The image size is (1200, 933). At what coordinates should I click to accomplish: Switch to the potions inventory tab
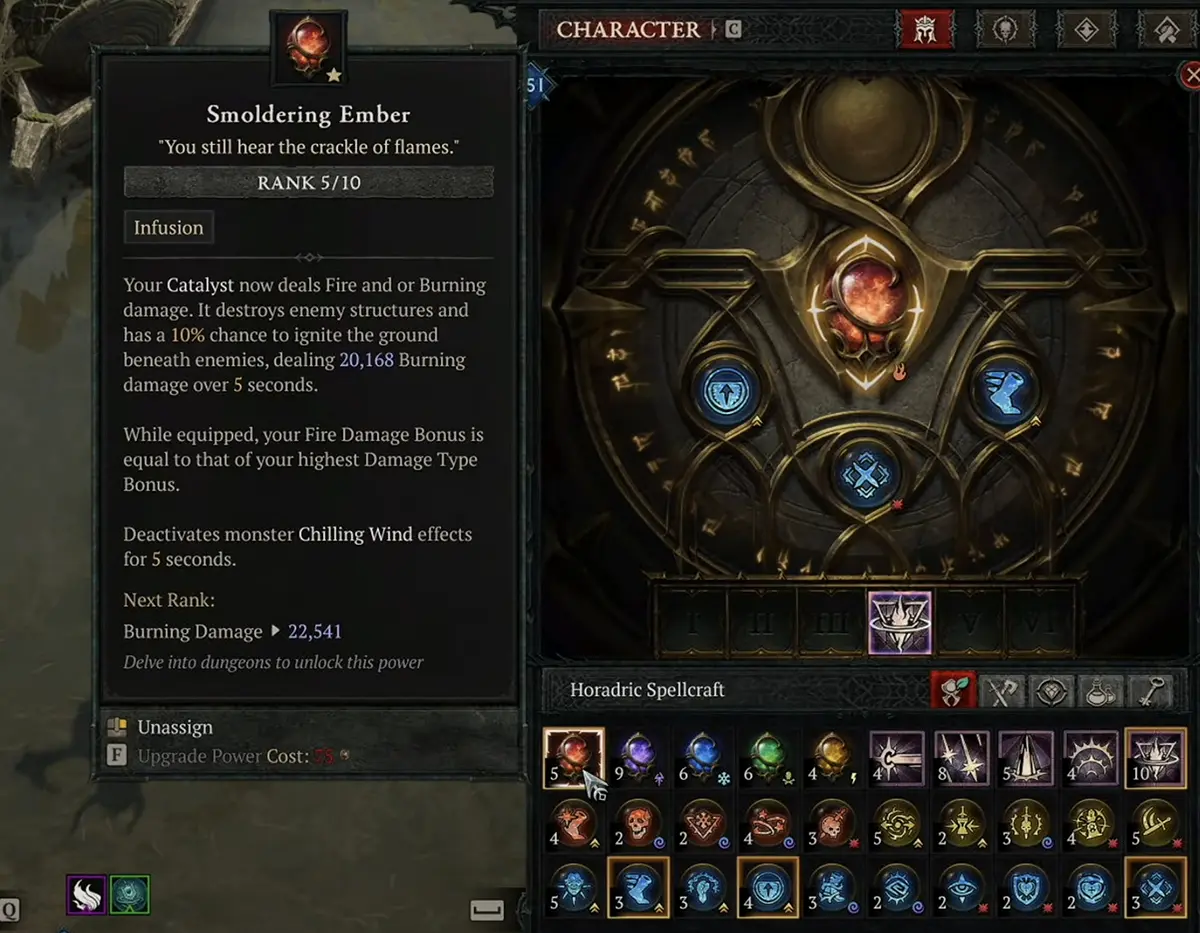[1104, 691]
